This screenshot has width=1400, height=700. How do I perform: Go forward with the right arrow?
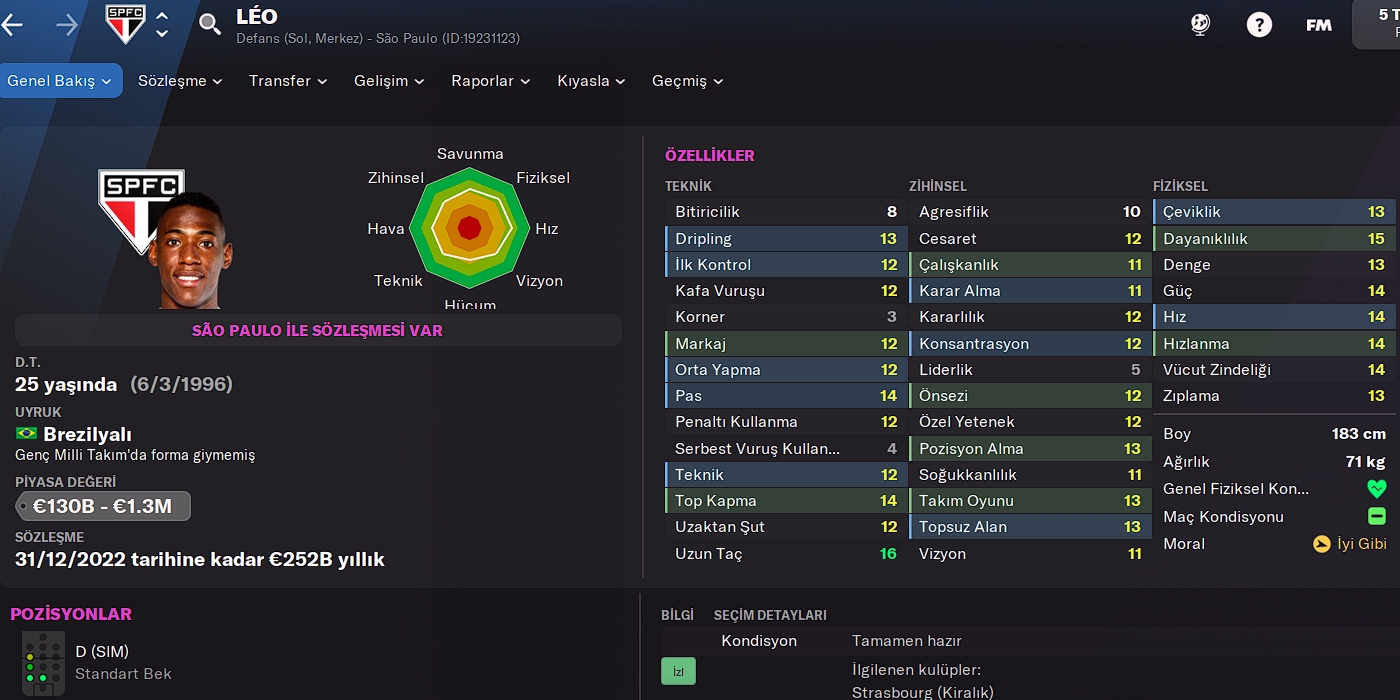67,25
